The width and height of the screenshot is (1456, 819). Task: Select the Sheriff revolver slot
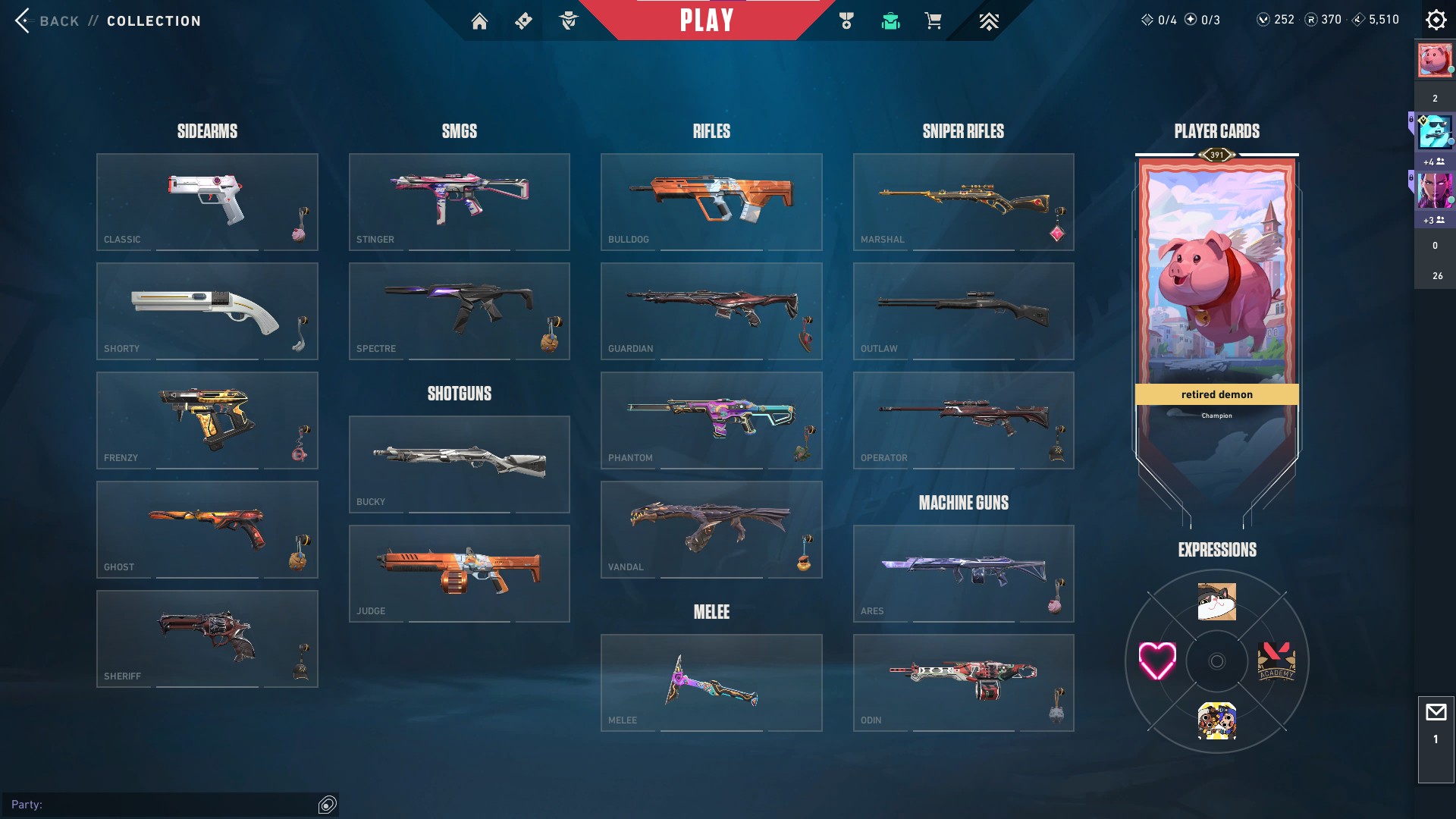tap(207, 639)
